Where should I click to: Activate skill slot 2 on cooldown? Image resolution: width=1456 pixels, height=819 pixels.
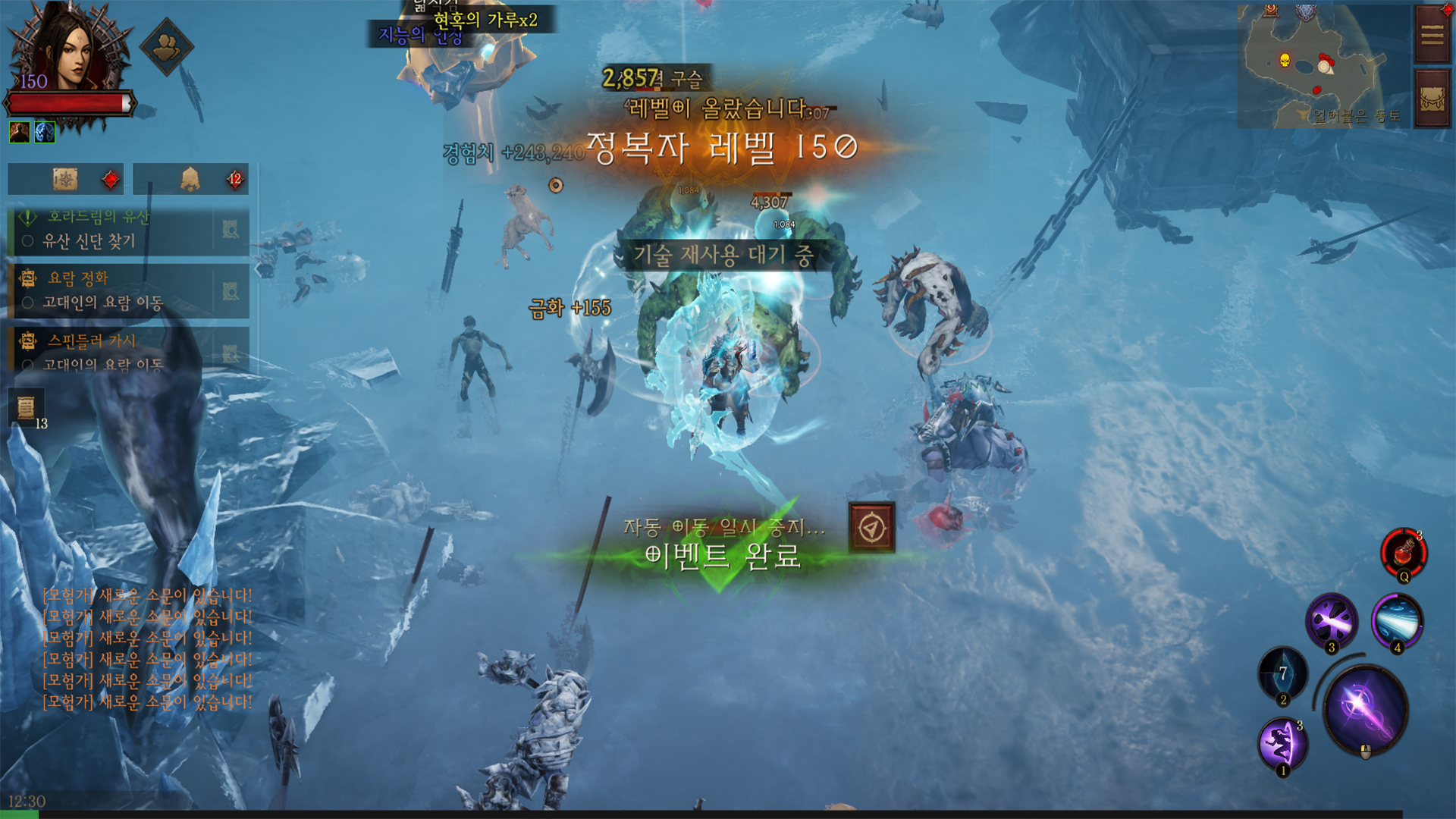point(1282,673)
